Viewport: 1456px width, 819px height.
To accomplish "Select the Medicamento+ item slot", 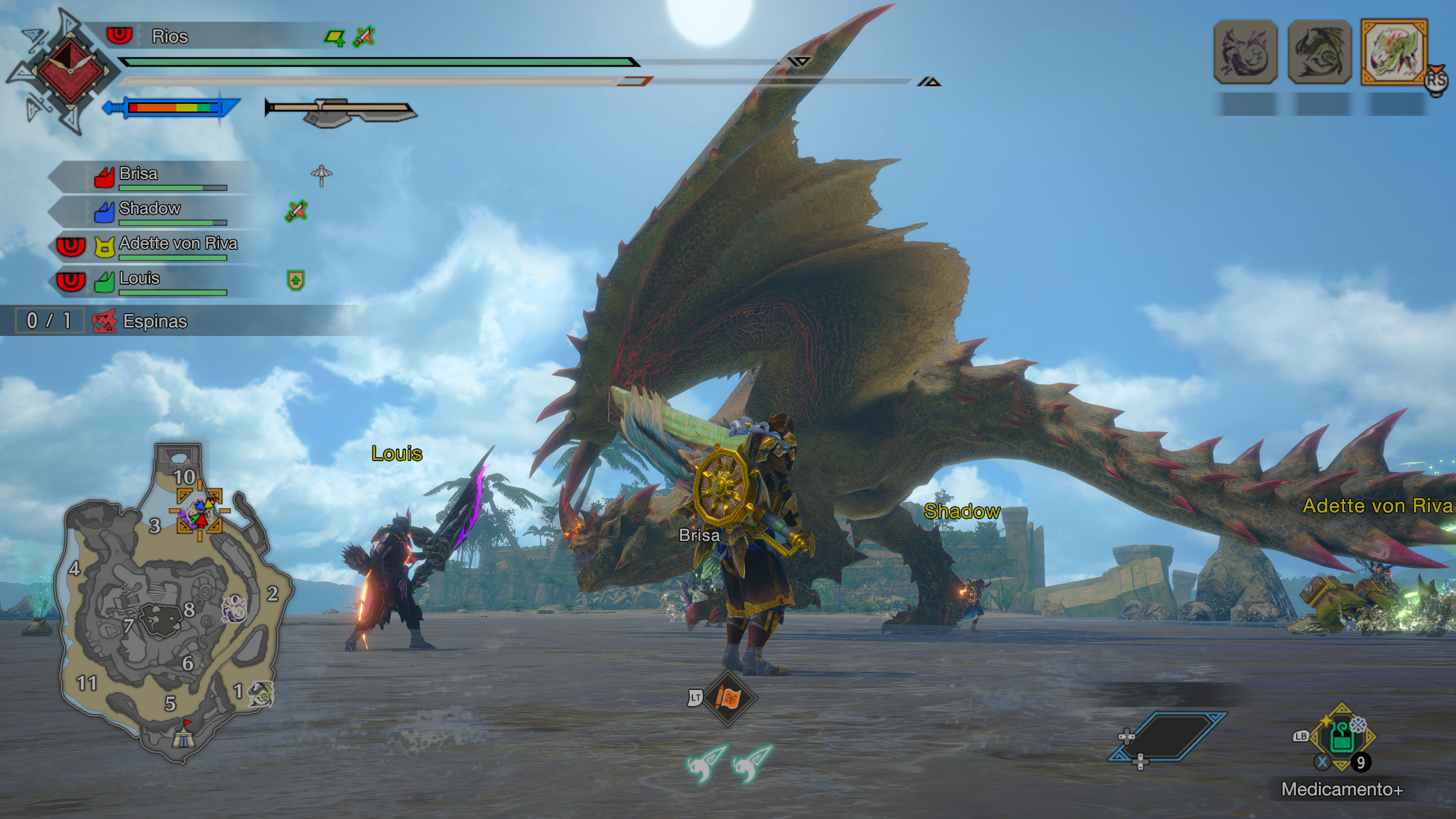I will point(1342,736).
